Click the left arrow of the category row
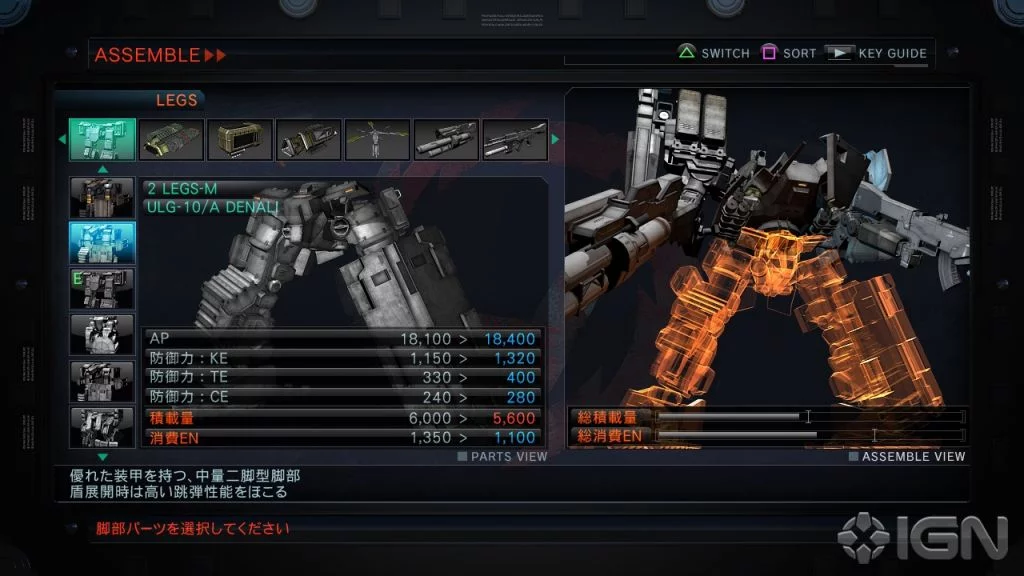1024x576 pixels. 61,140
